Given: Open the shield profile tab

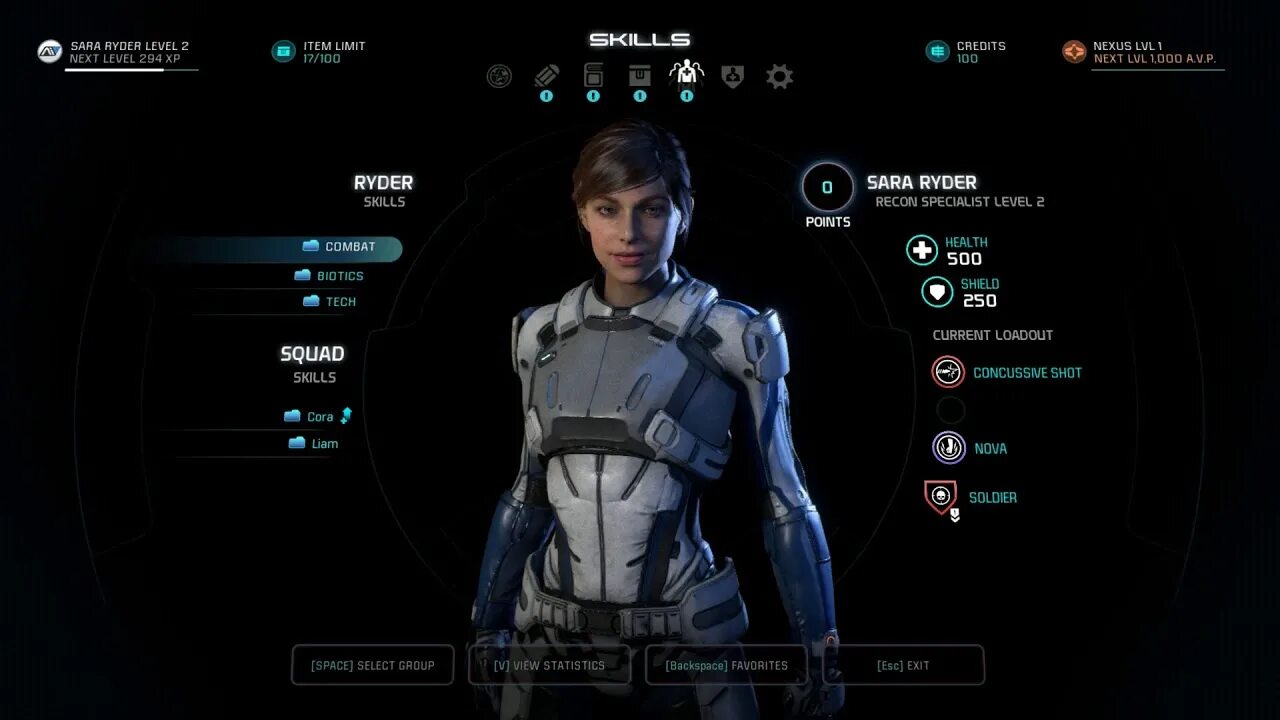Looking at the screenshot, I should [x=733, y=76].
